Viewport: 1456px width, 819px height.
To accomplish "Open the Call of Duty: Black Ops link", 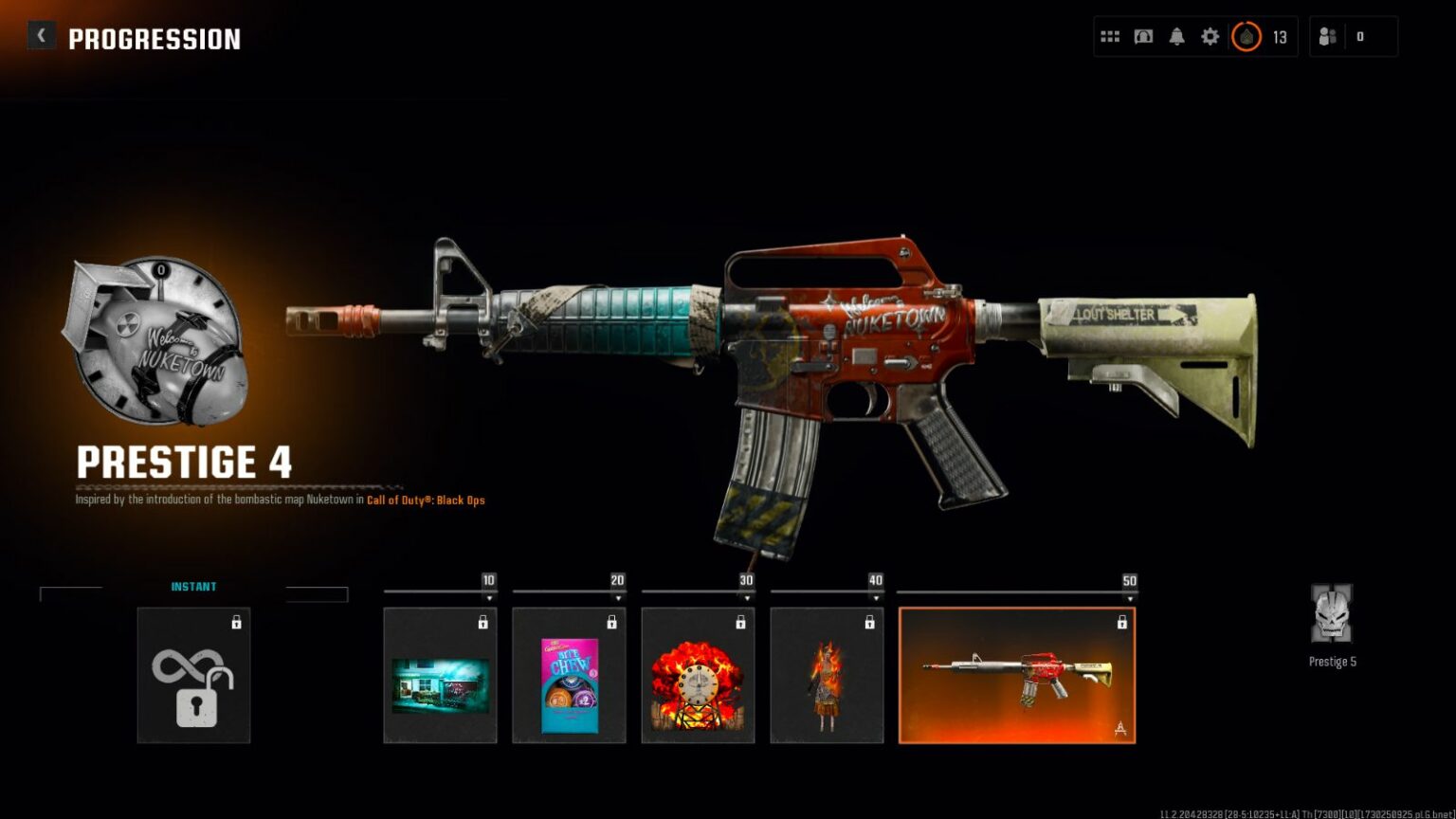I will click(426, 500).
